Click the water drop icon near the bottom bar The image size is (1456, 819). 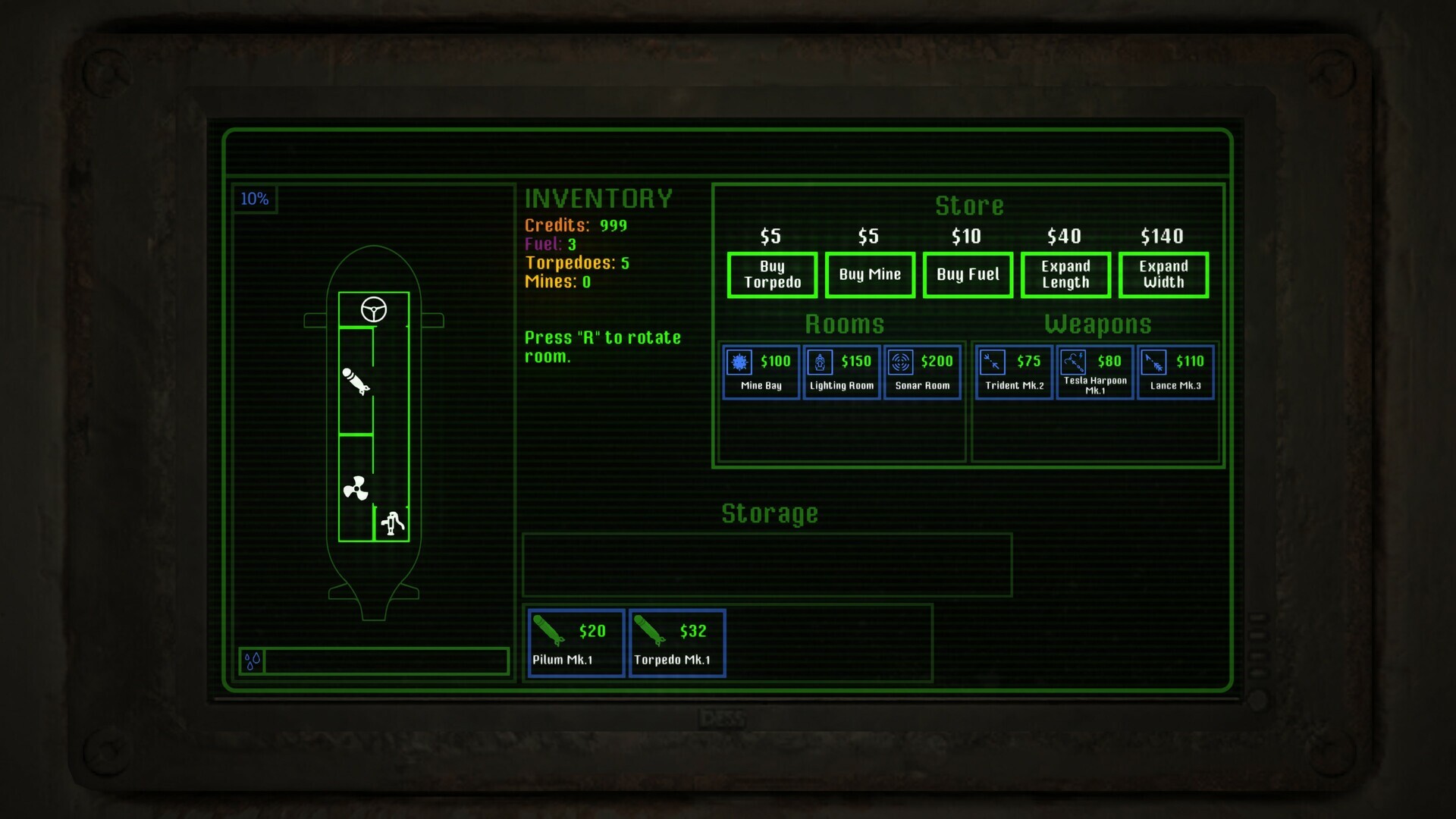pos(252,661)
